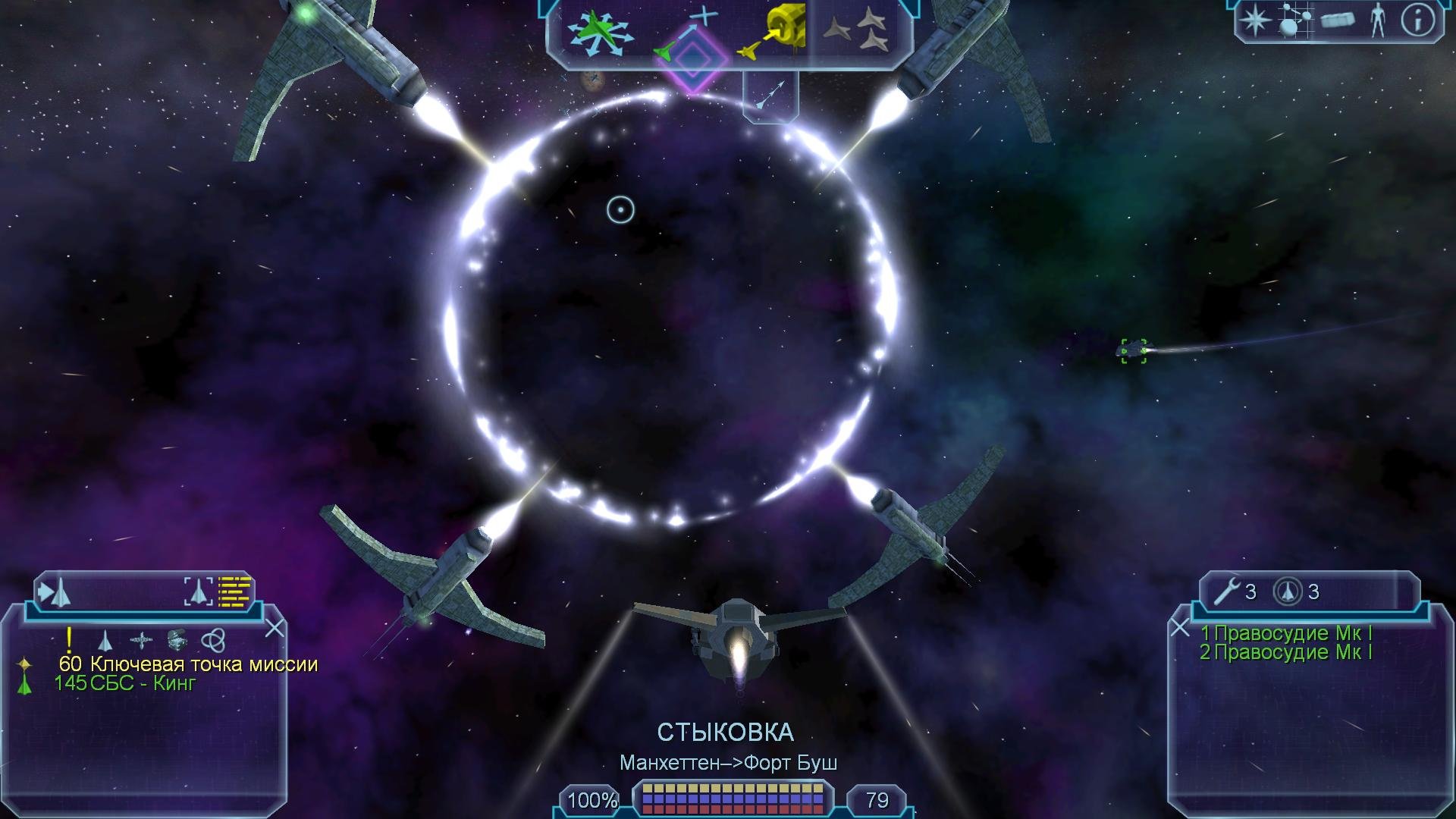Viewport: 1456px width, 819px height.
Task: Filter contacts by stations
Action: tap(141, 641)
